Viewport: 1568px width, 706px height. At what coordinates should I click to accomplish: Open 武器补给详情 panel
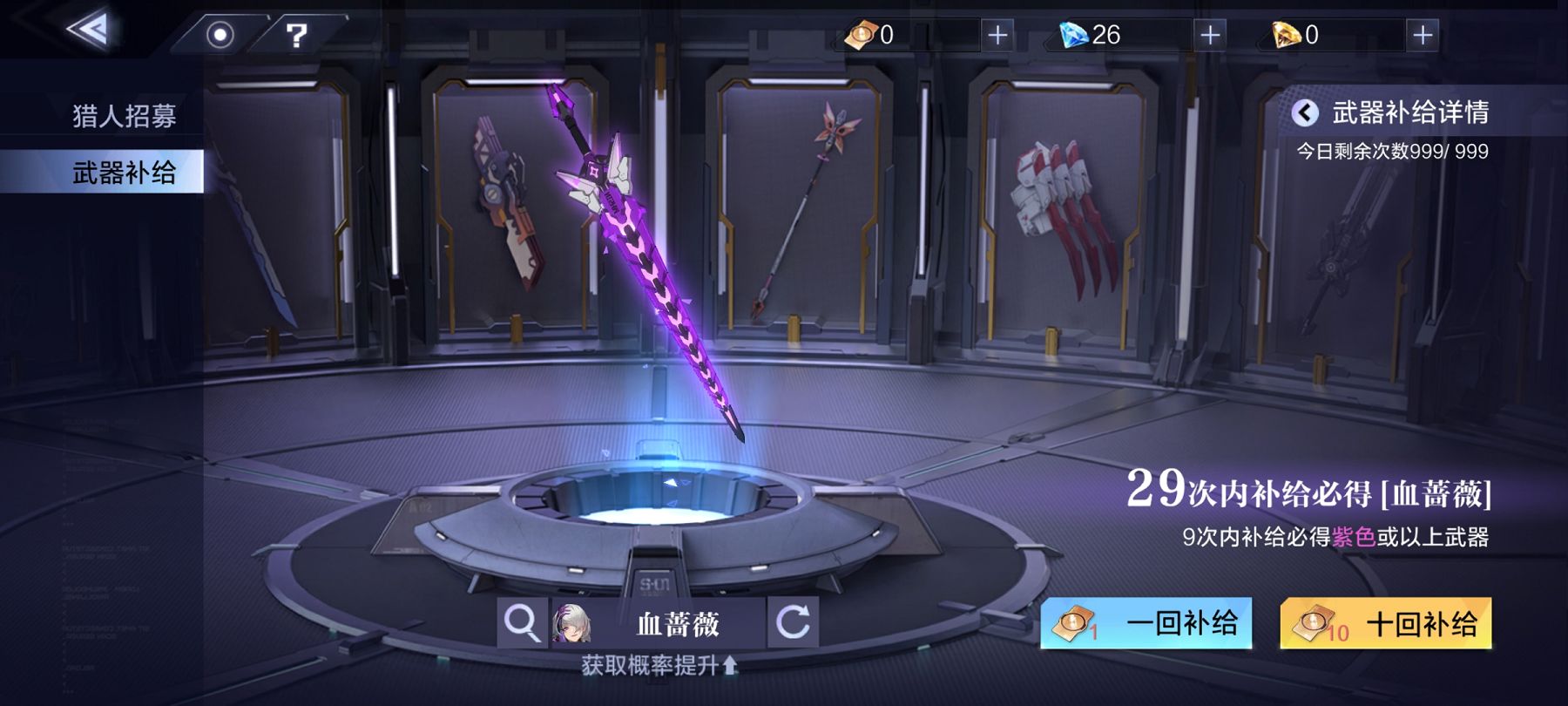1392,112
